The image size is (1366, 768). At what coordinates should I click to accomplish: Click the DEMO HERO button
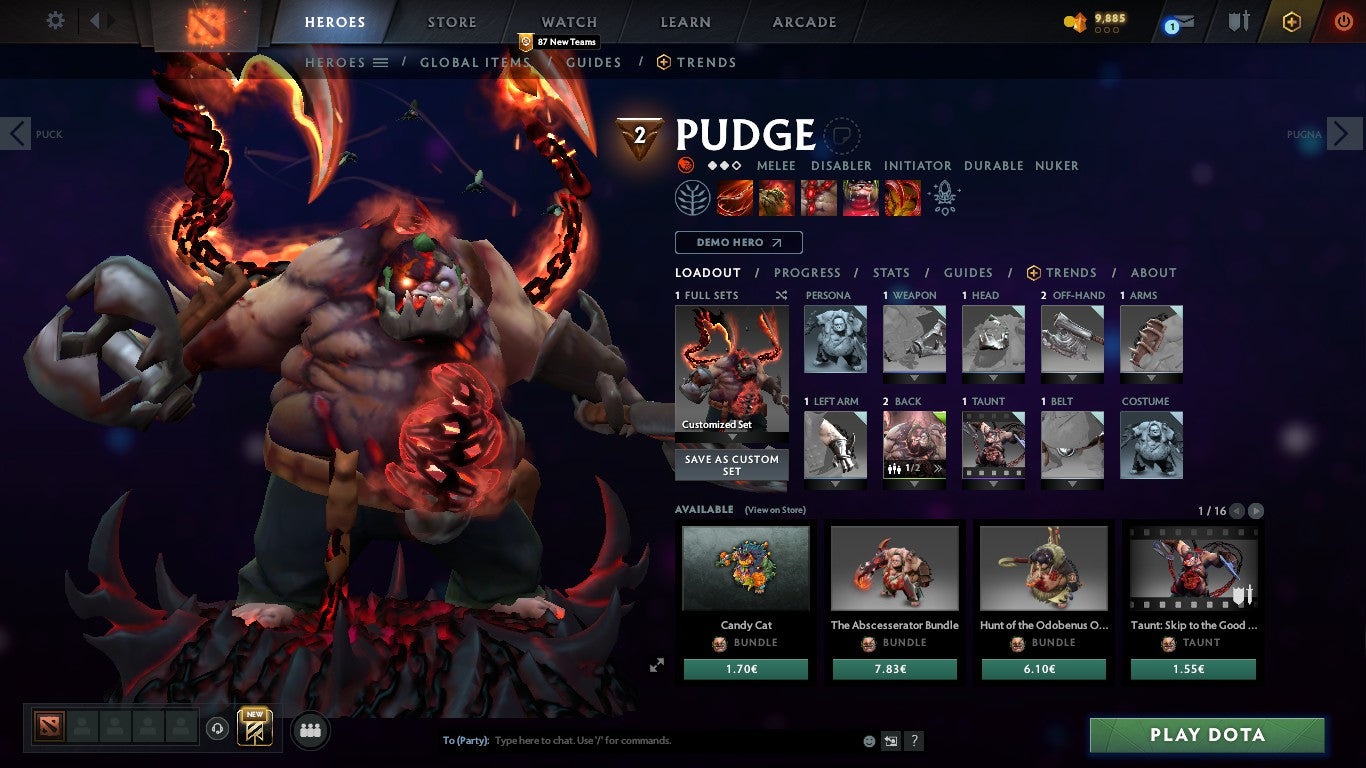pyautogui.click(x=738, y=242)
